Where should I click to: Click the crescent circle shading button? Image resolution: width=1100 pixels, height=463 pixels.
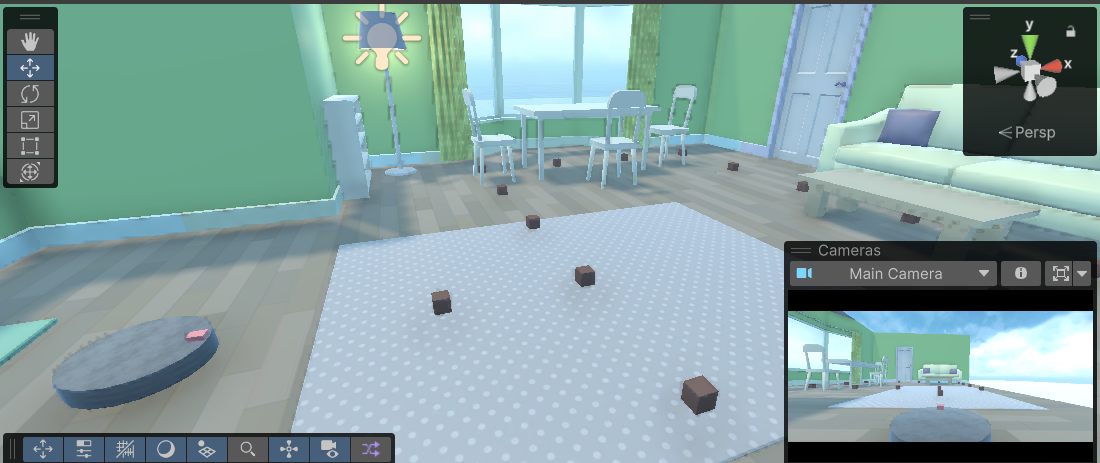(x=165, y=449)
